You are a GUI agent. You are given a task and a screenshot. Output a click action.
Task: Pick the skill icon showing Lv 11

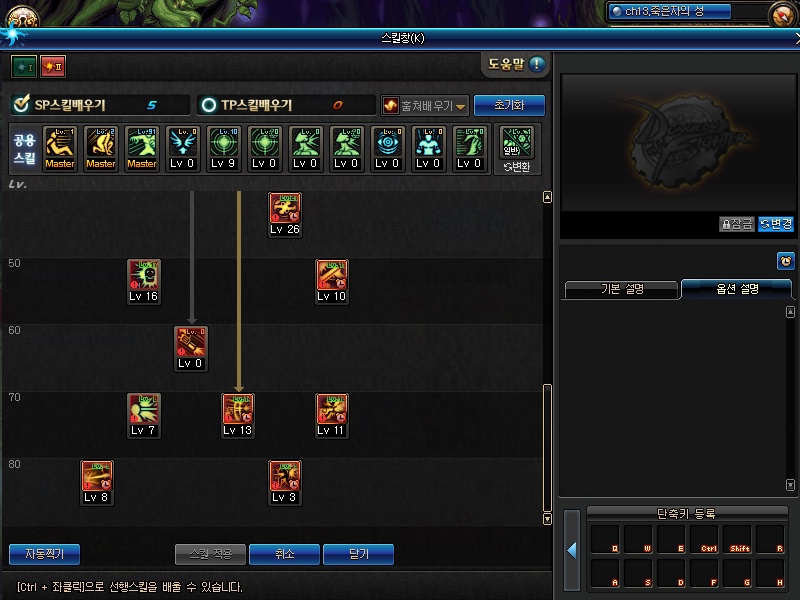pos(332,410)
